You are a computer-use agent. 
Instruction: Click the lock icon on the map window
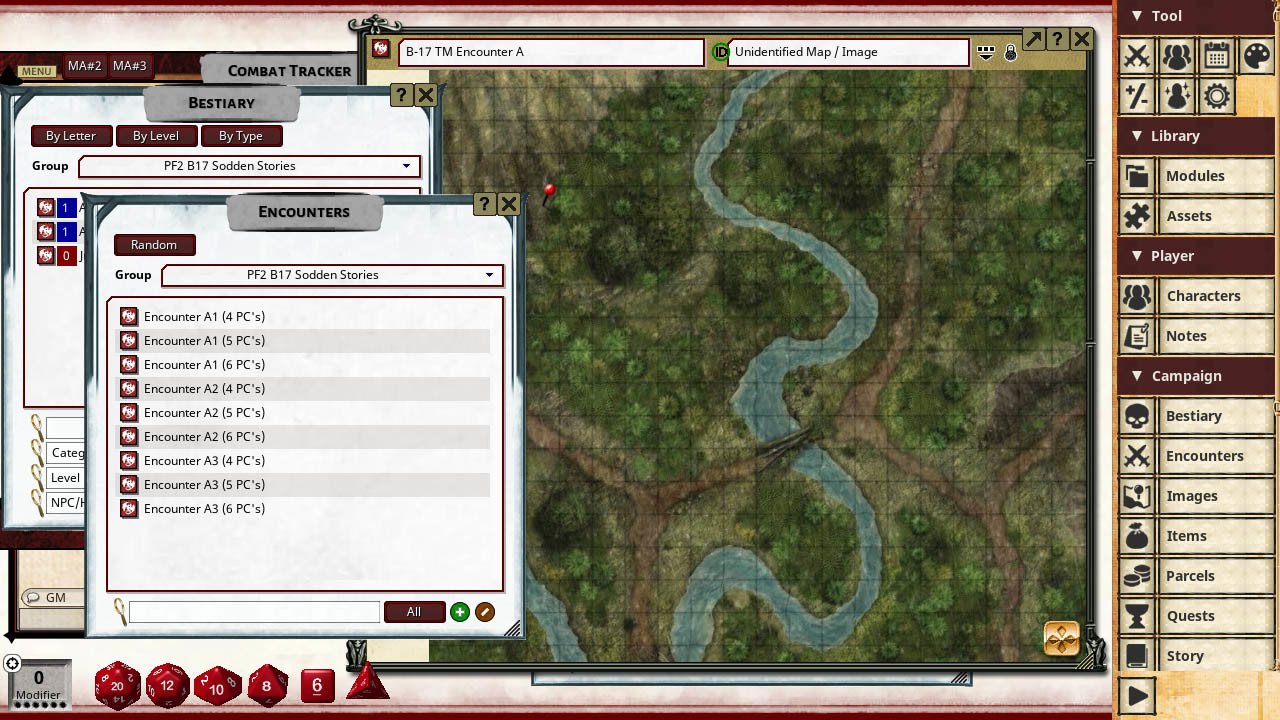click(x=1011, y=53)
